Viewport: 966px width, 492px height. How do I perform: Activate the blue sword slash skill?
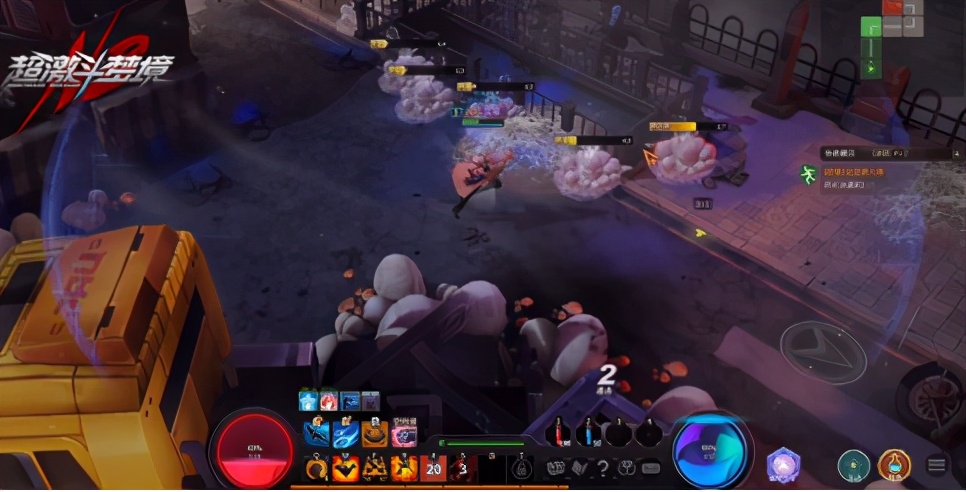[317, 434]
